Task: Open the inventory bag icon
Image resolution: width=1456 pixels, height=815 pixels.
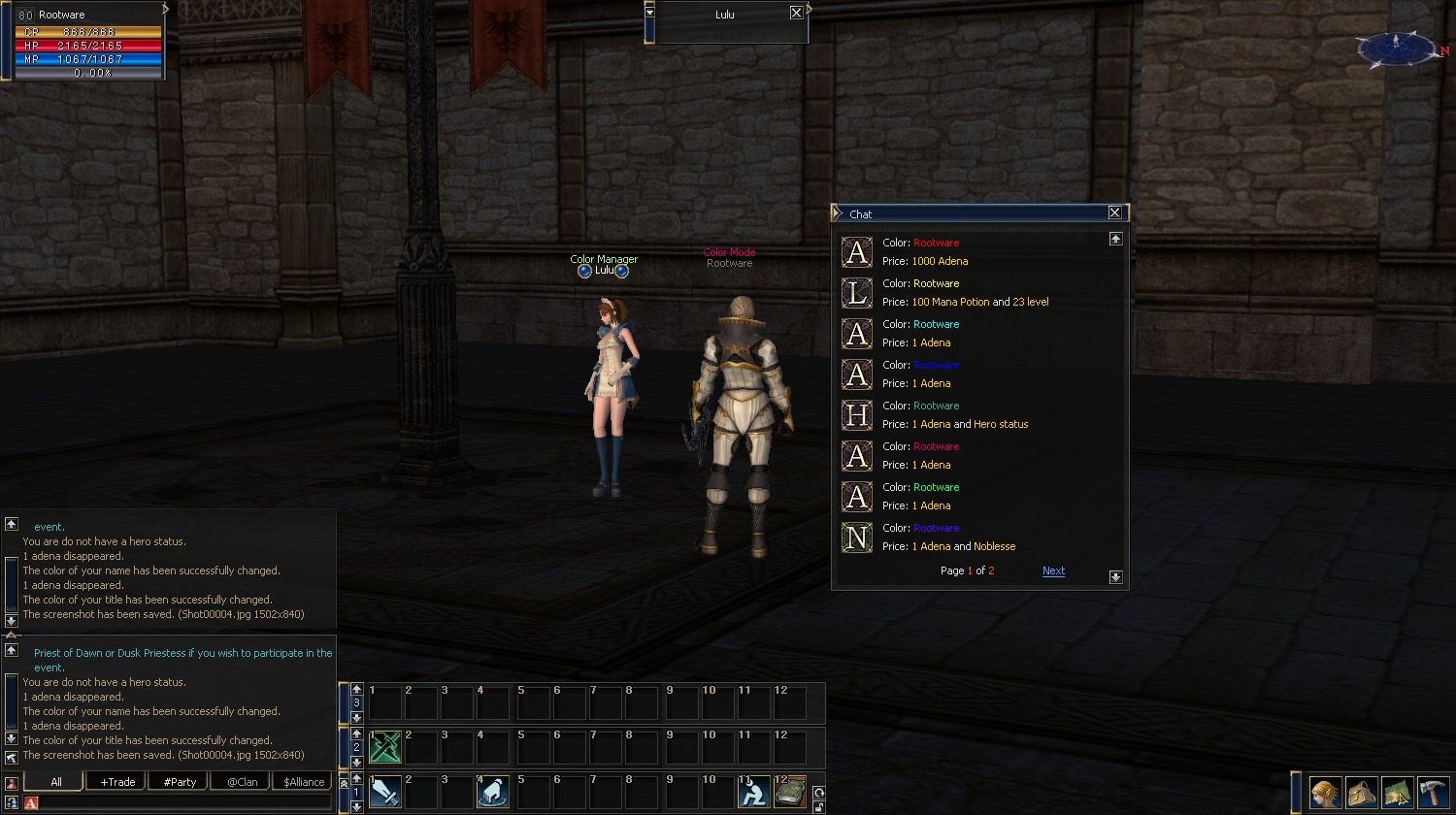Action: [x=1361, y=793]
